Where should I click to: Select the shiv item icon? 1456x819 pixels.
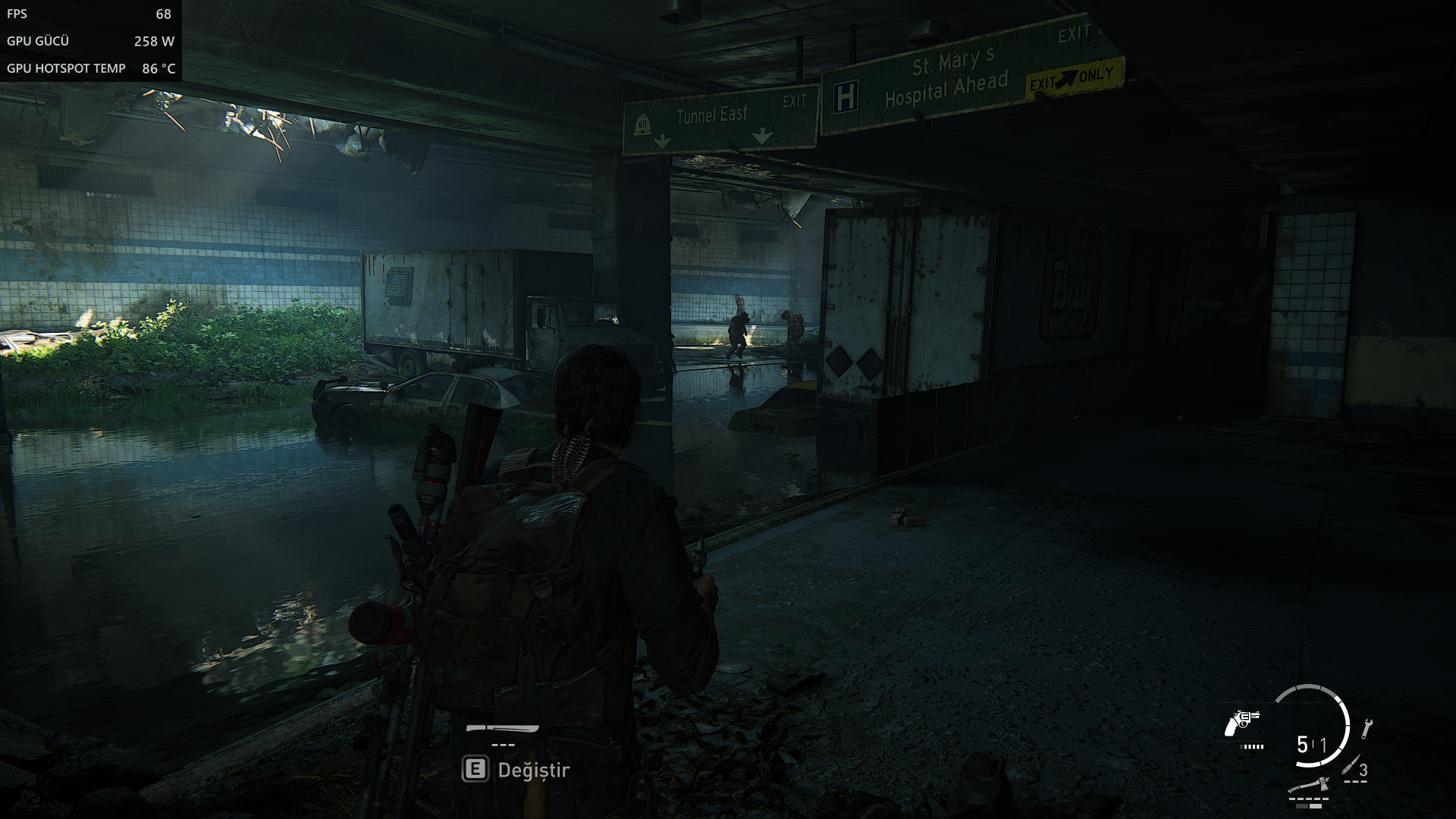tap(1351, 766)
